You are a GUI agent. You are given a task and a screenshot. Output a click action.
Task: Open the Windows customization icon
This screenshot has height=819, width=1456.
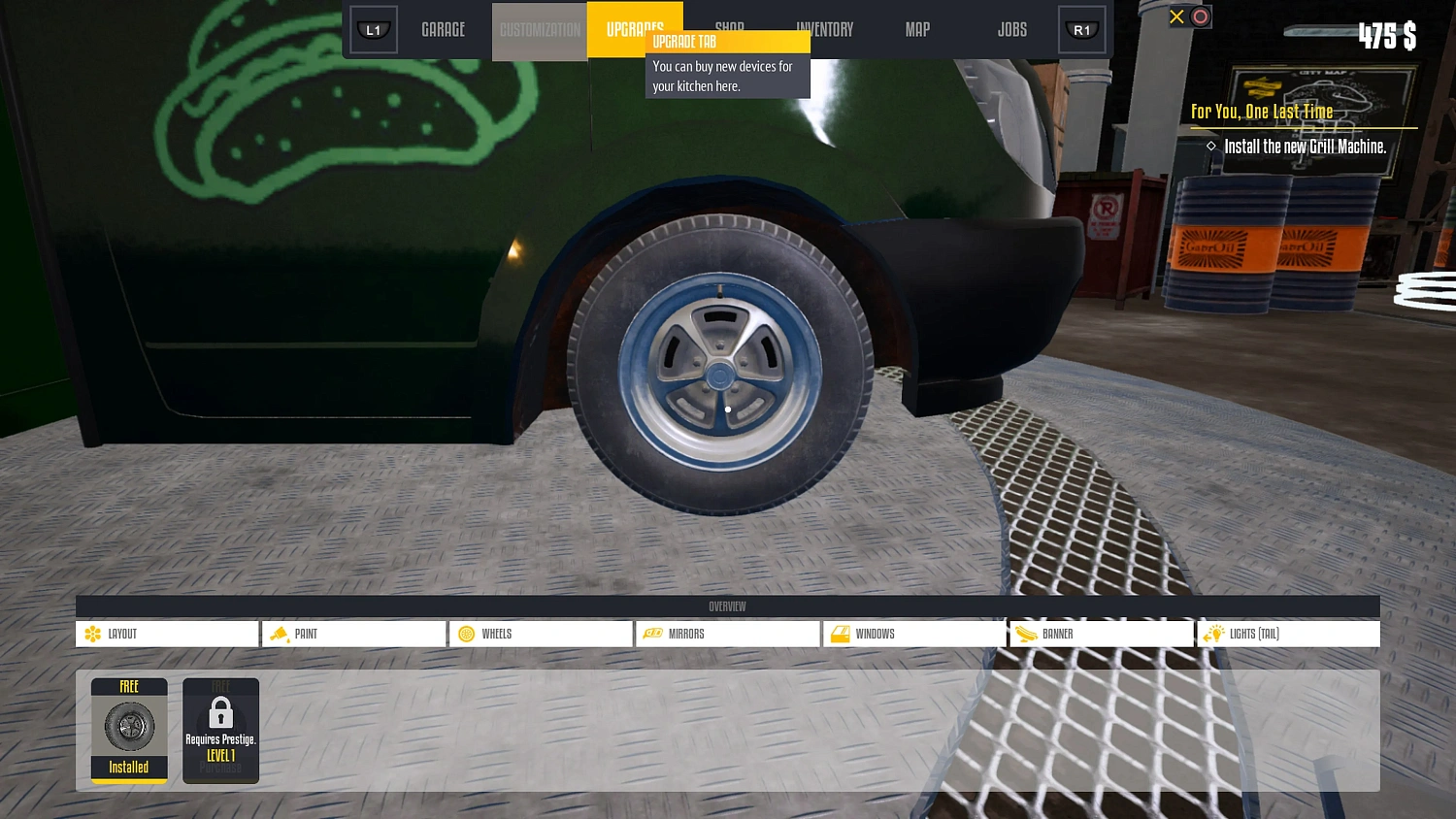coord(839,634)
